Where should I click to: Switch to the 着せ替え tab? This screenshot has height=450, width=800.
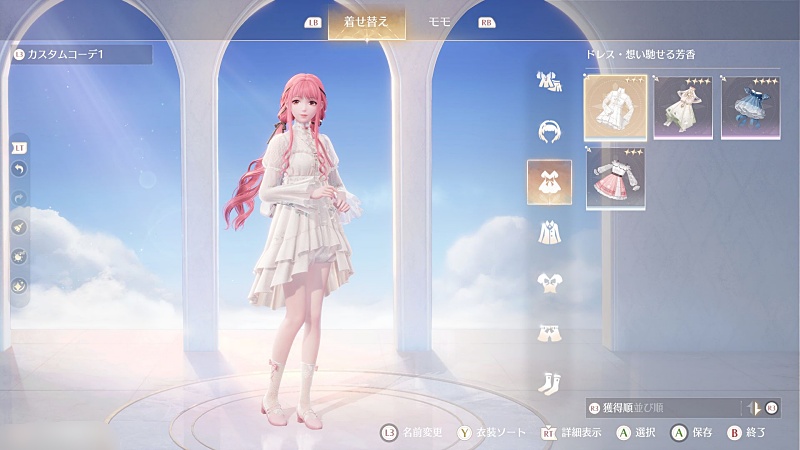(x=366, y=22)
